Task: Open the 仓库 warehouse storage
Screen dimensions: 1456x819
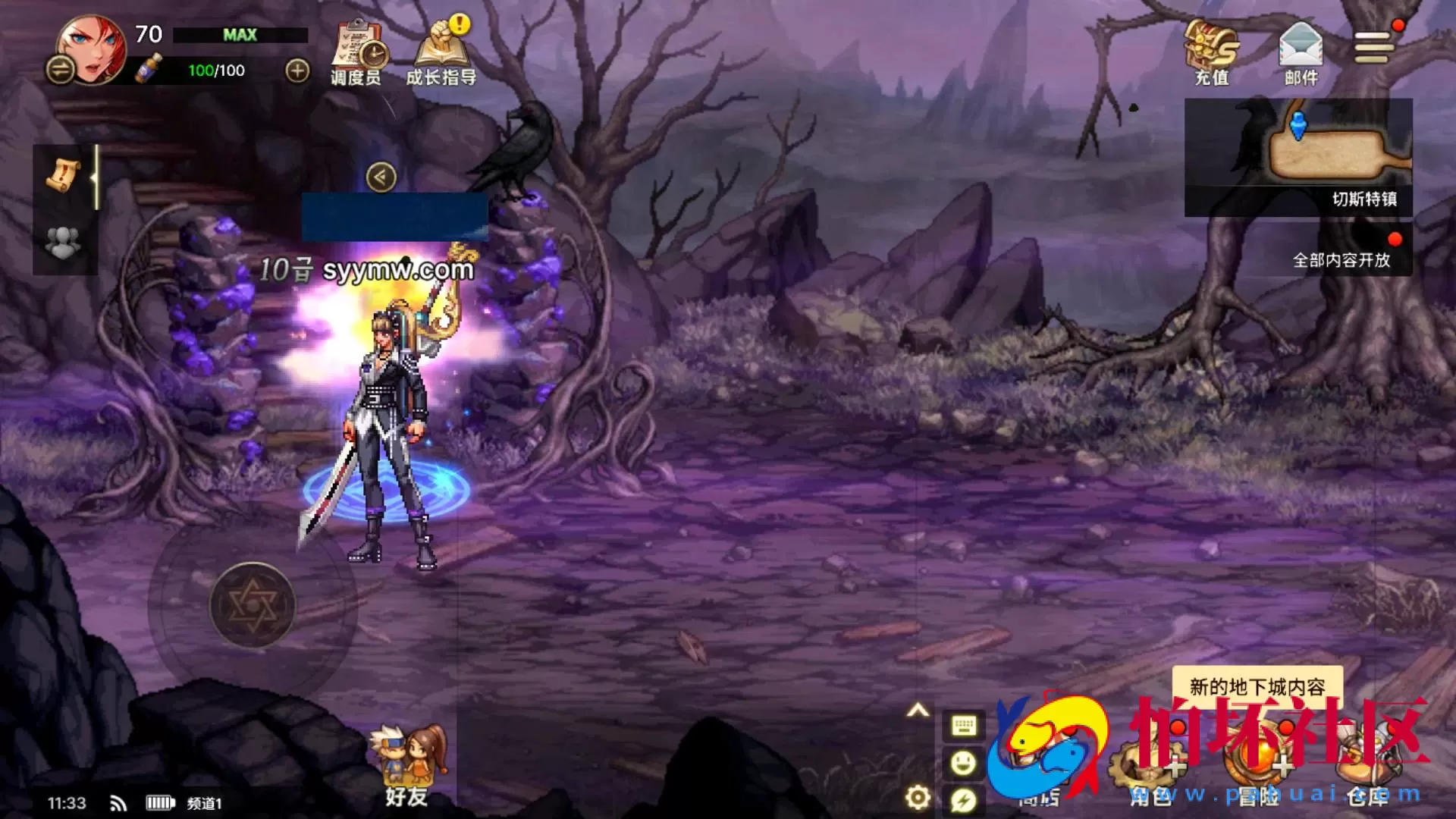Action: click(x=1367, y=766)
